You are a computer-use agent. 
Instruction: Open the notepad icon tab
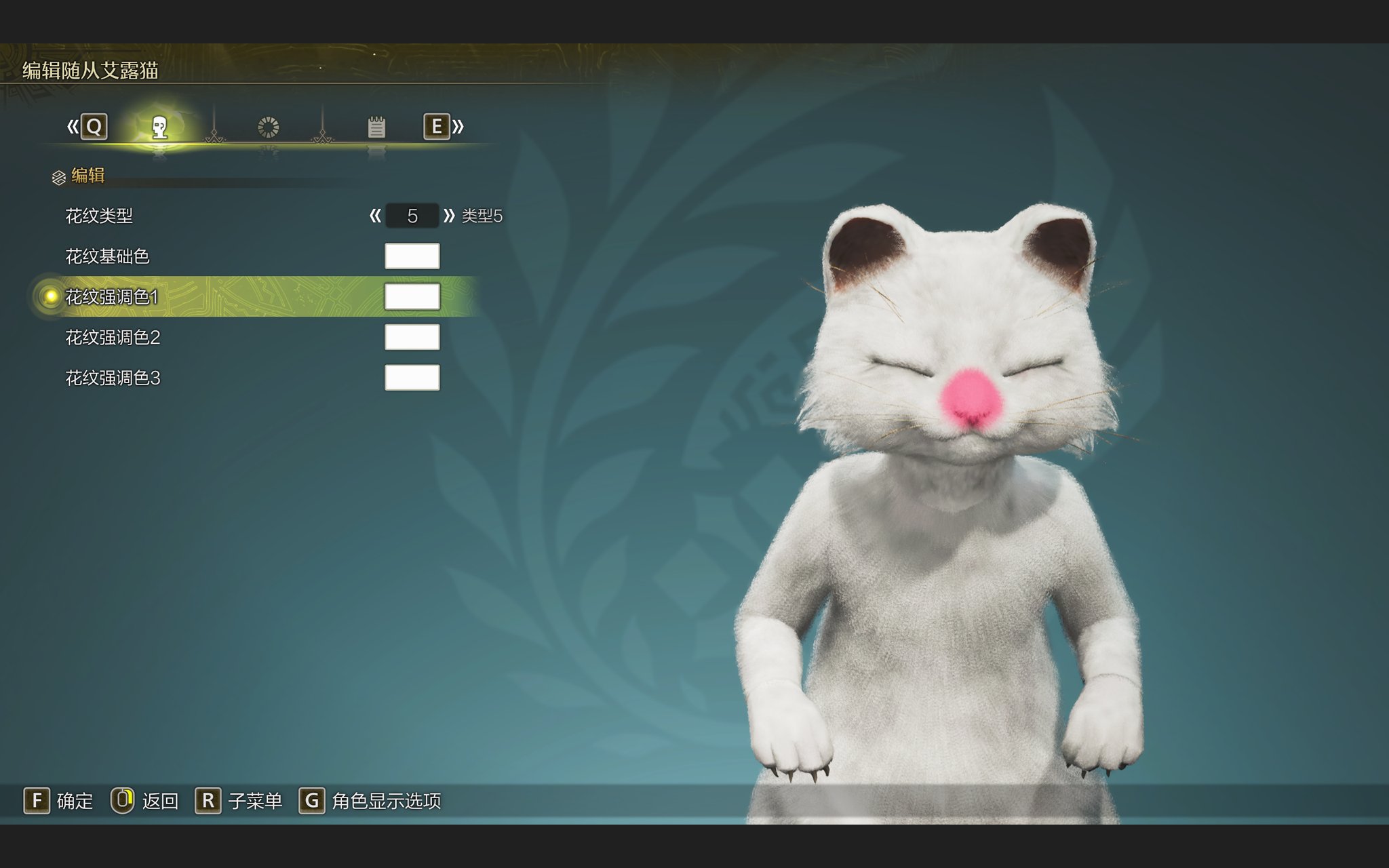376,127
